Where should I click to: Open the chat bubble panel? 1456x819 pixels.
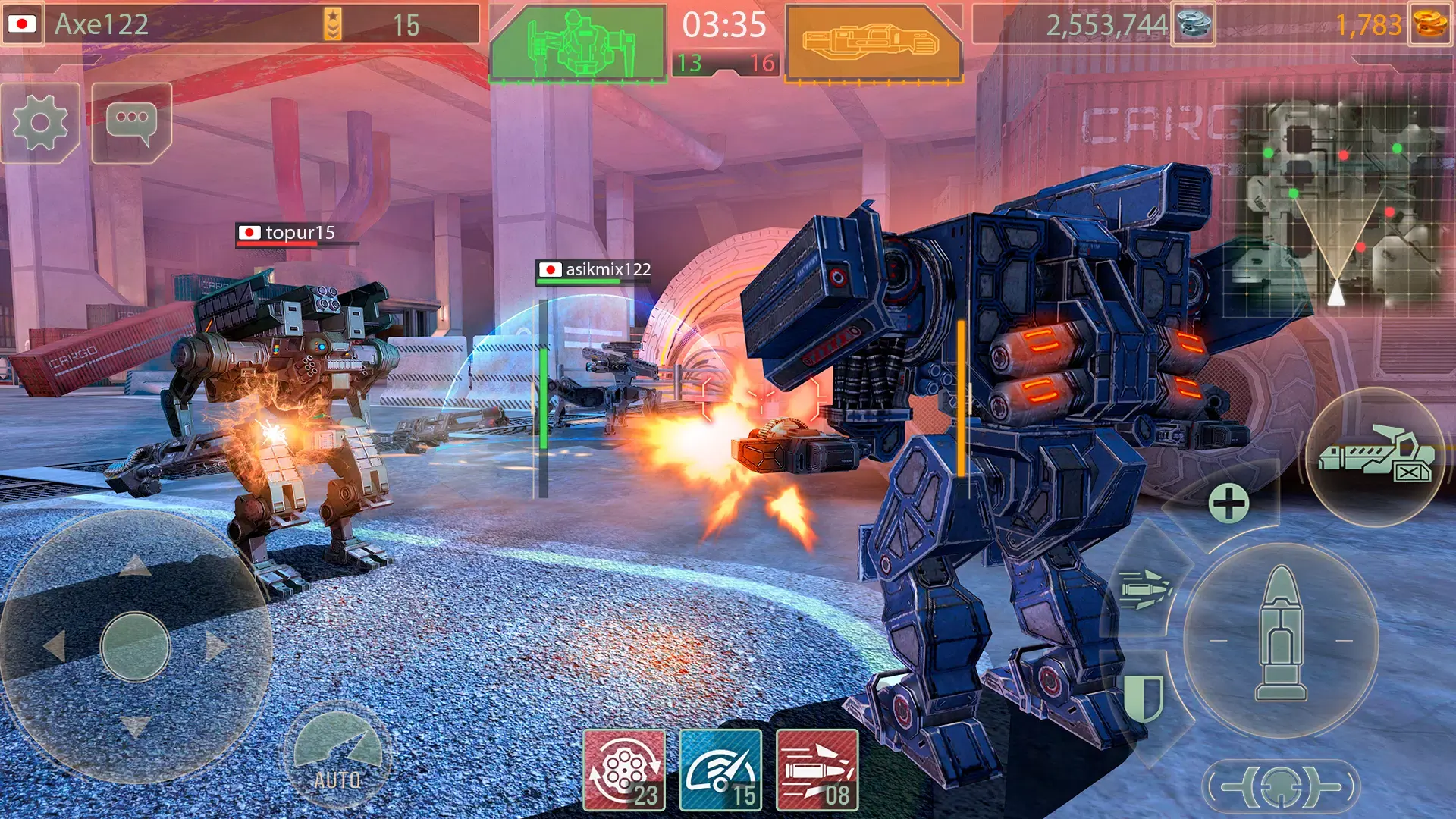click(x=132, y=123)
